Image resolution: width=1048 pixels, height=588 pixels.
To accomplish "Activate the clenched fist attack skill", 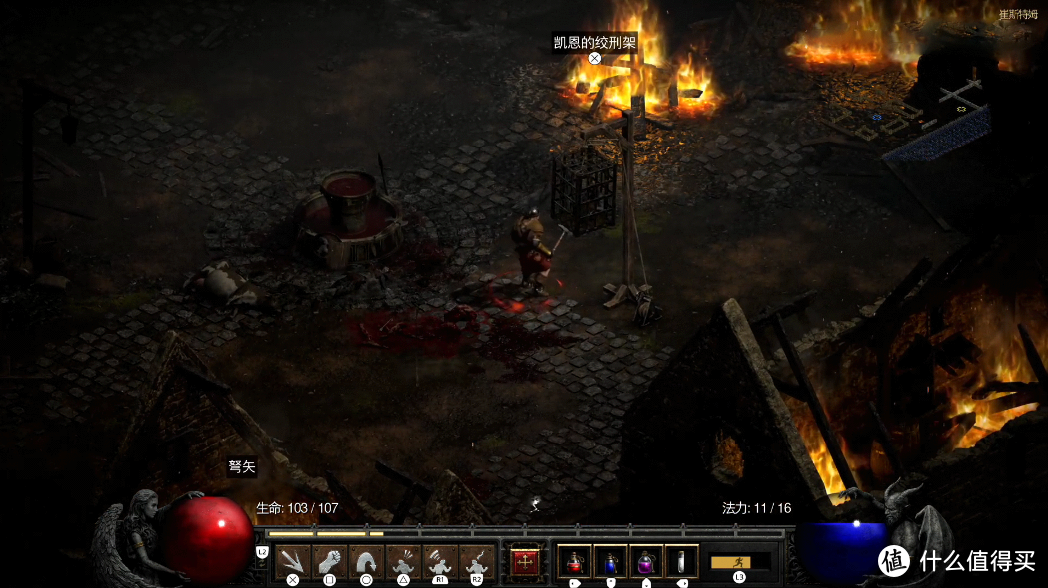I will [x=328, y=561].
